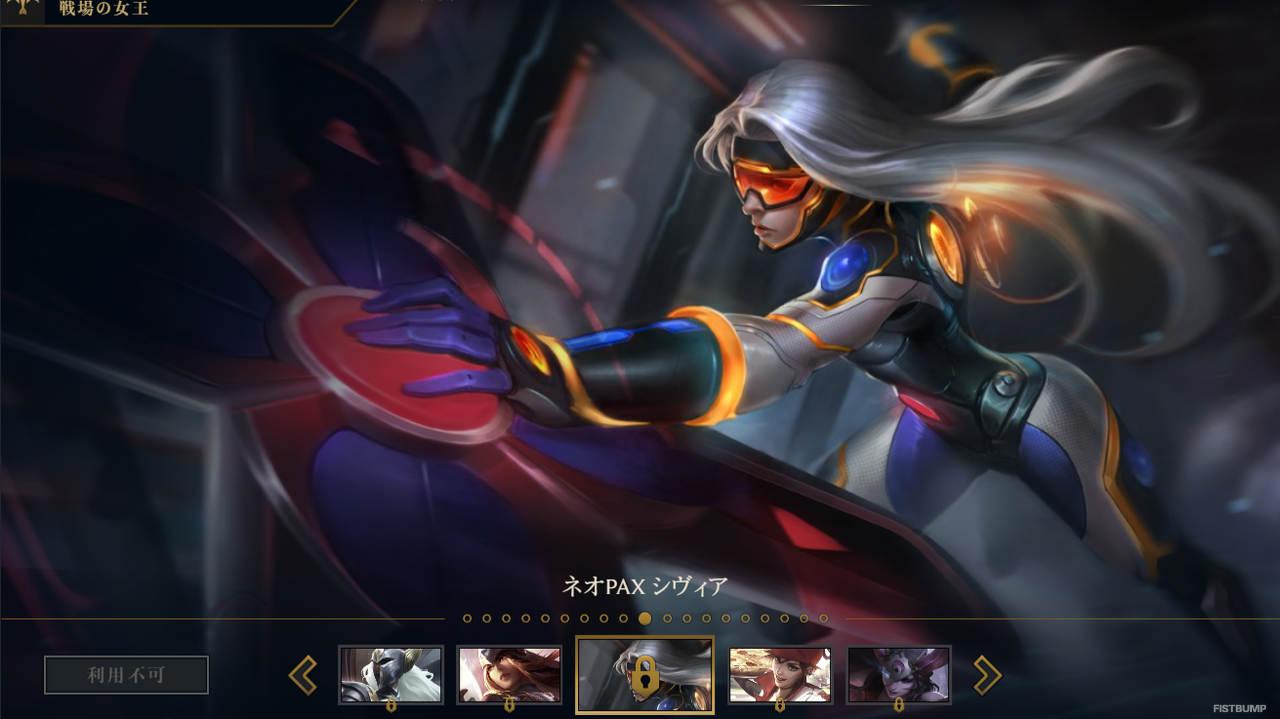Select the locked Neo PAX Sivir thumbnail

645,675
